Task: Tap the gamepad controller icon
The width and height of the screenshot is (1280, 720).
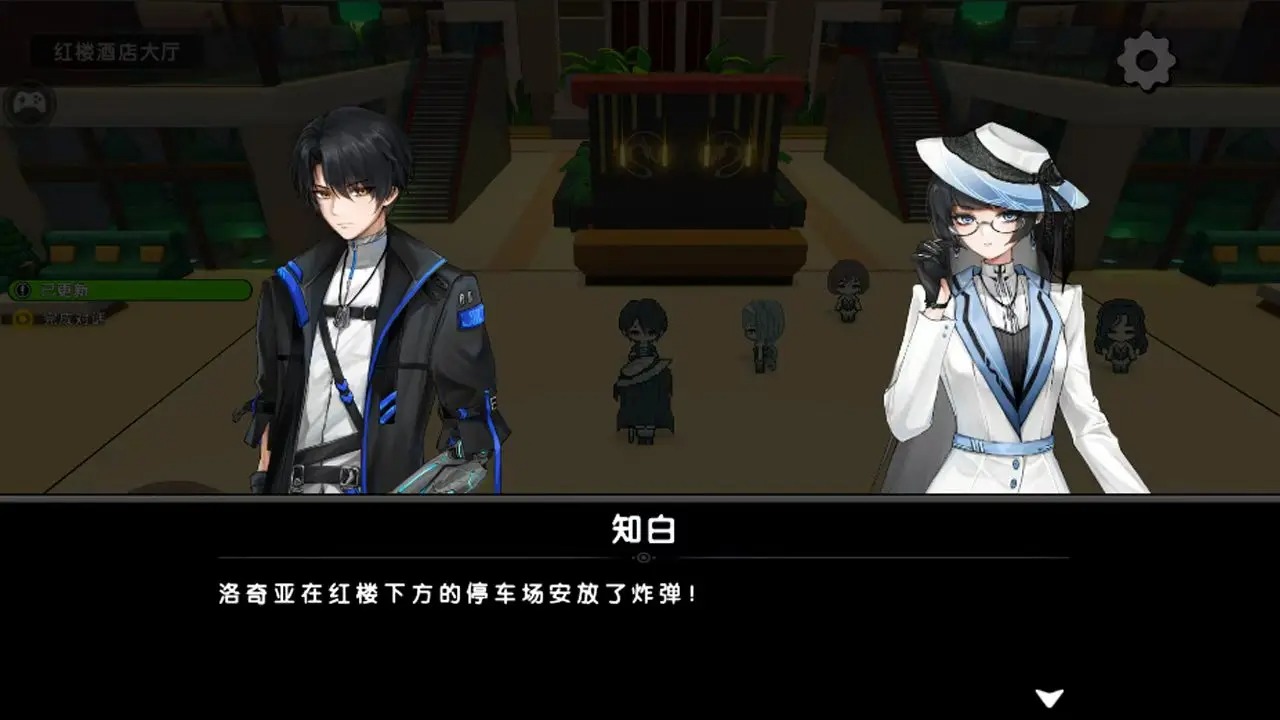Action: pyautogui.click(x=30, y=104)
